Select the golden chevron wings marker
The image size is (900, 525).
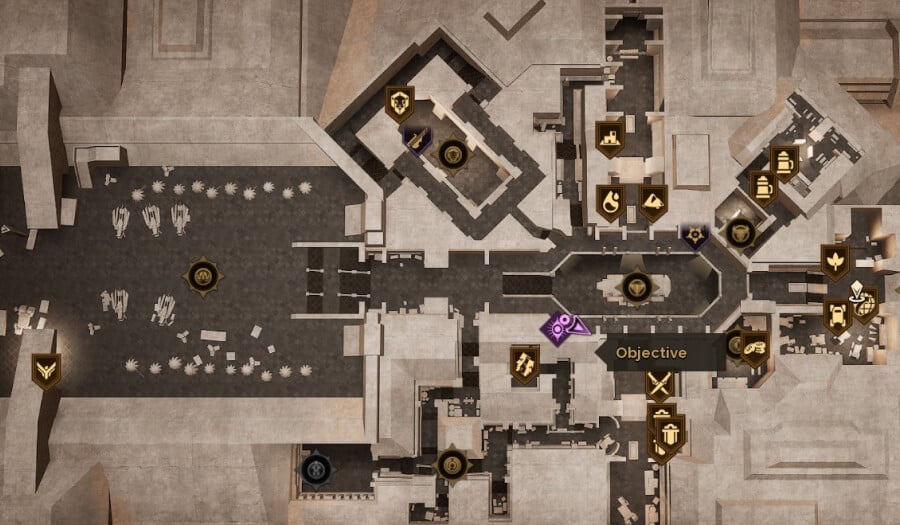coord(45,369)
